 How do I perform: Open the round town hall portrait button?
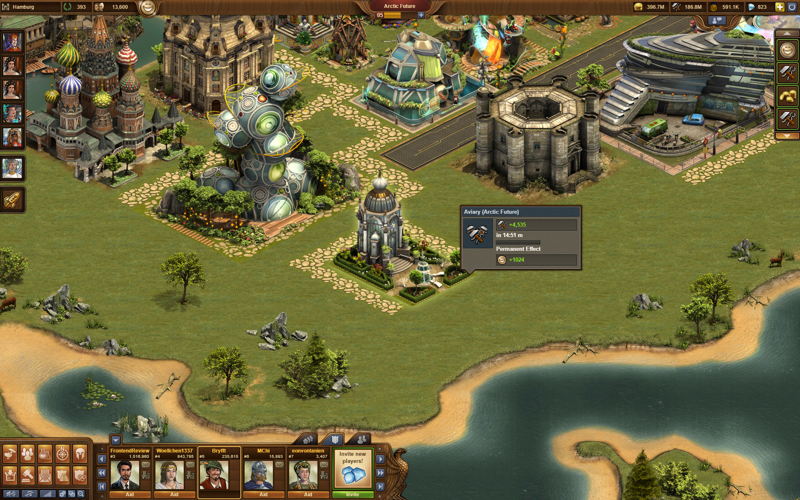coord(148,8)
